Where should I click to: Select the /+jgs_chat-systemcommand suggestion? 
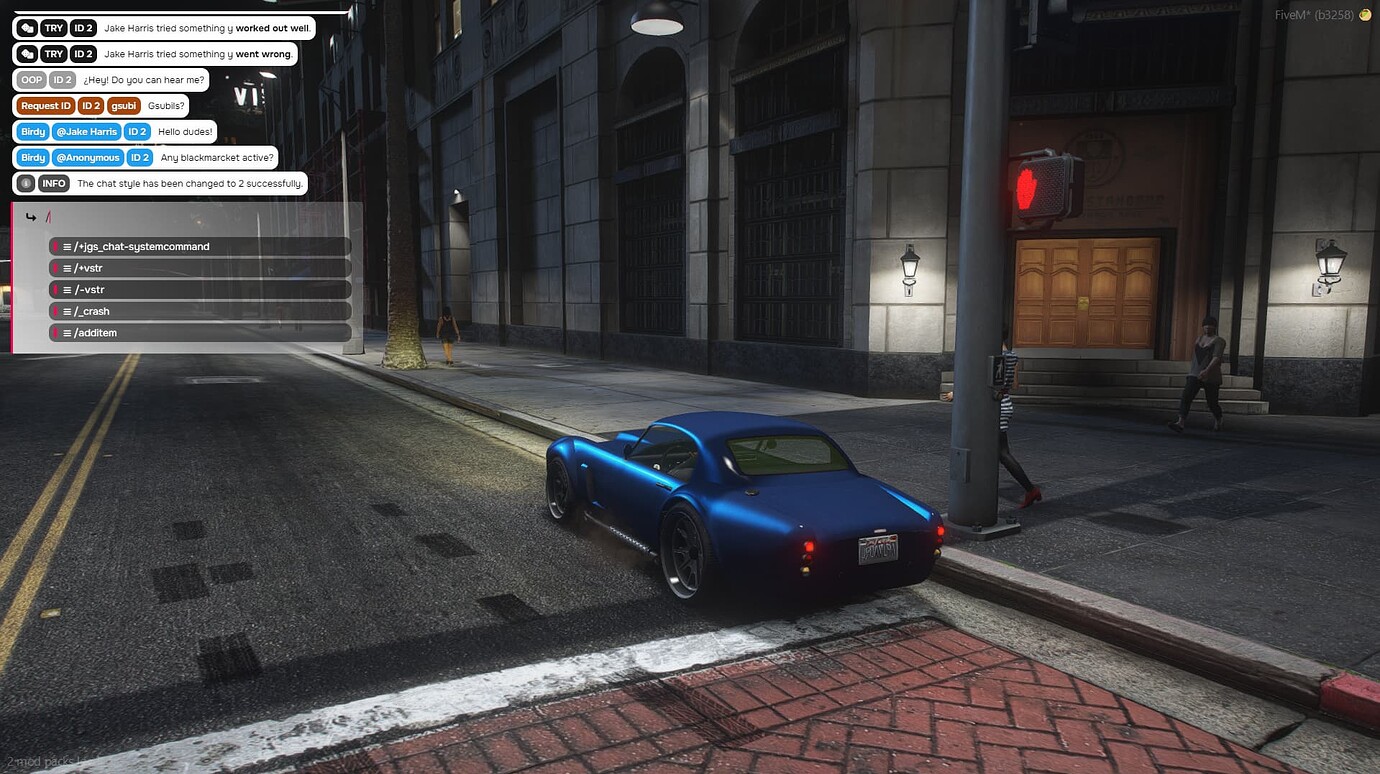coord(200,247)
